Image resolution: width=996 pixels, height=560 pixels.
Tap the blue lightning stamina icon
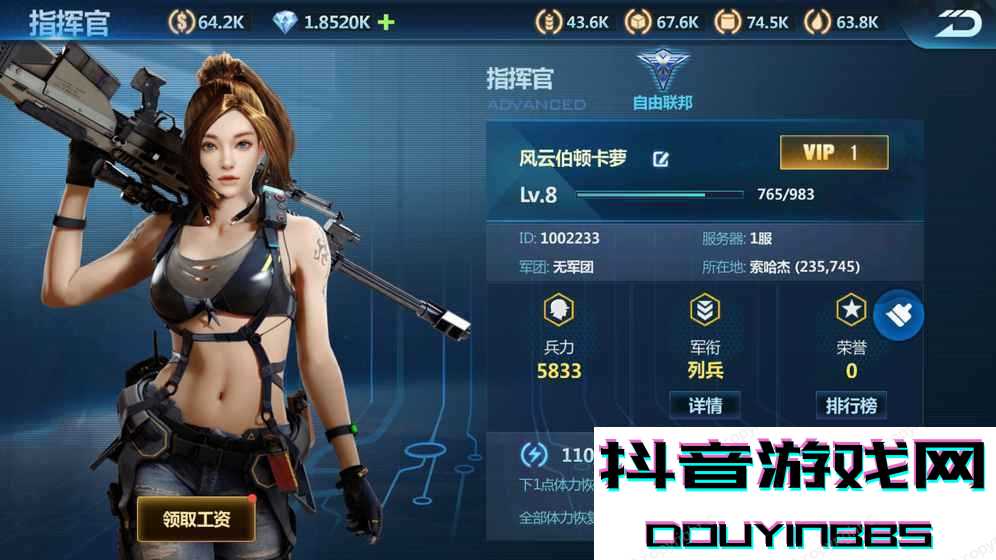point(534,455)
